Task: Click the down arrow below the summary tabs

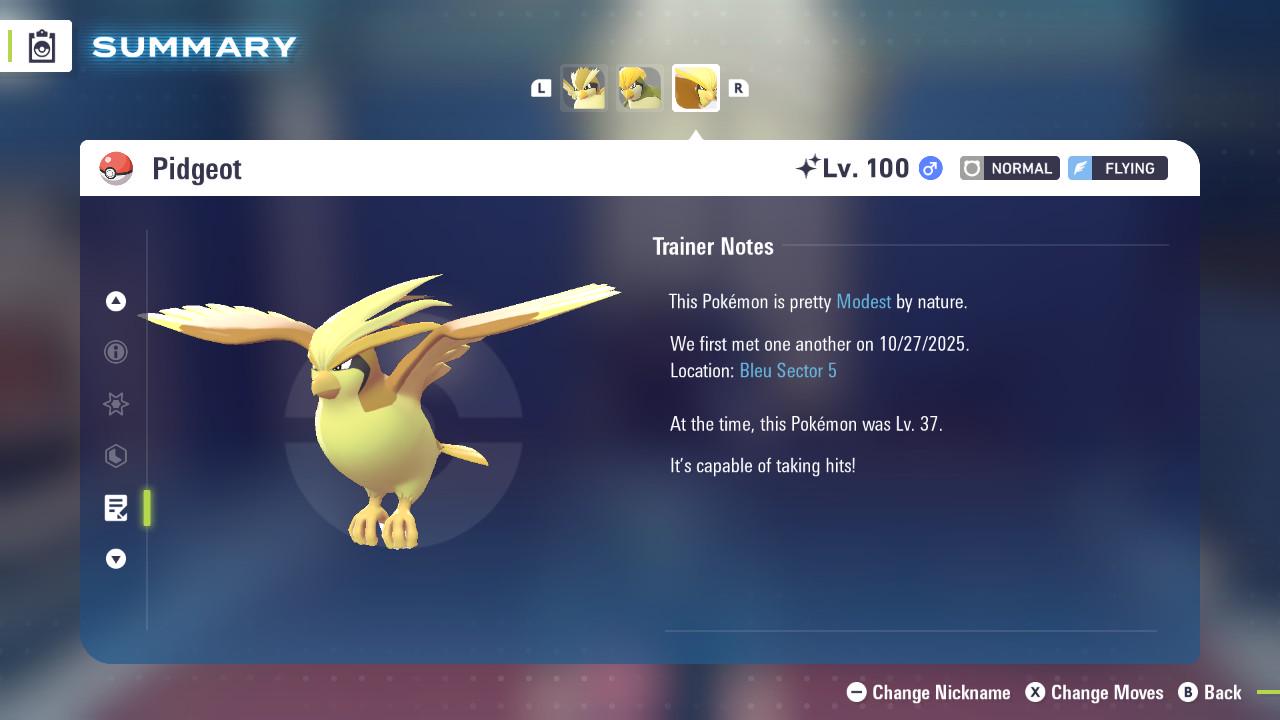Action: 116,559
